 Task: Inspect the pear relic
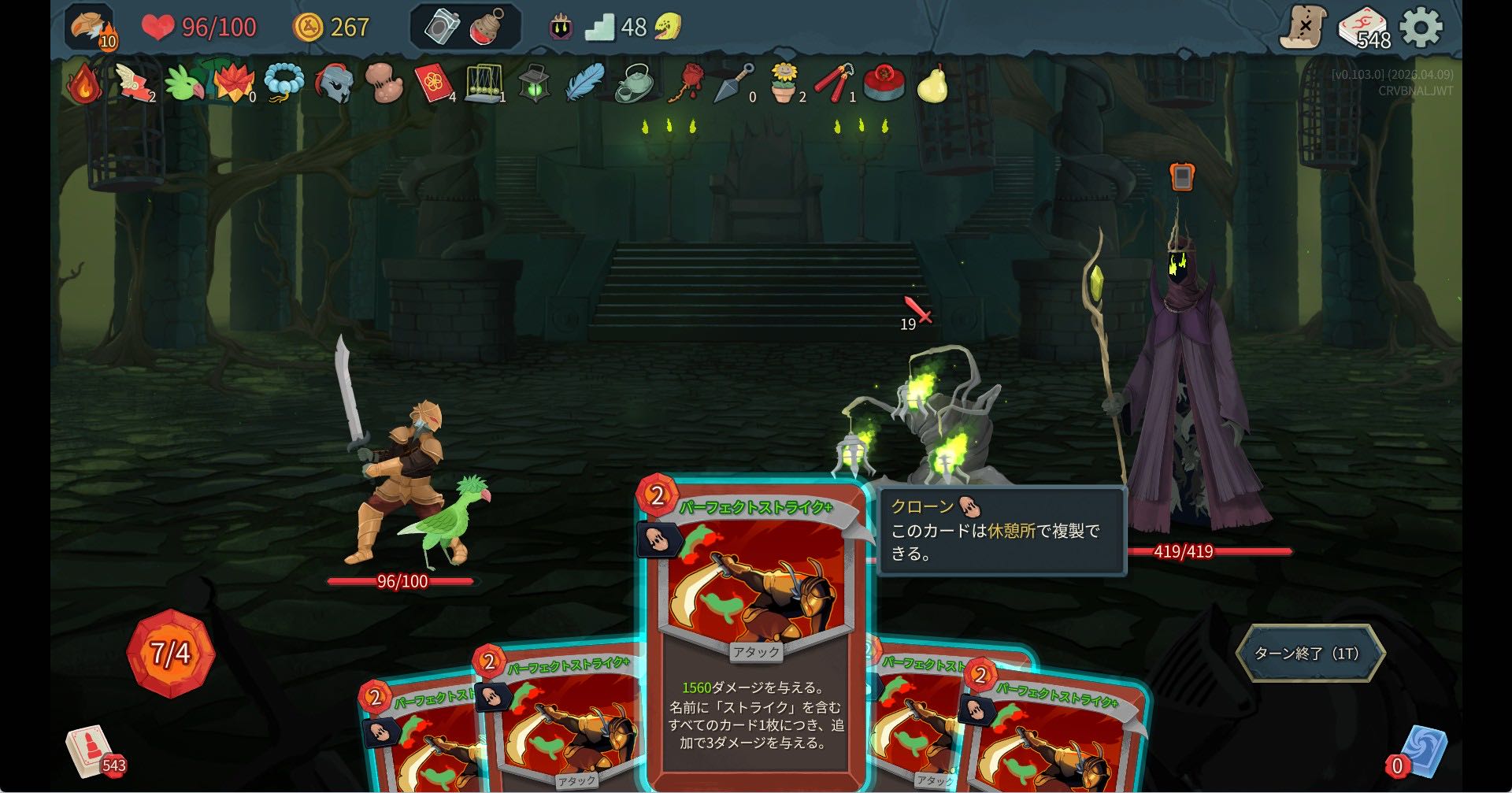click(x=933, y=83)
